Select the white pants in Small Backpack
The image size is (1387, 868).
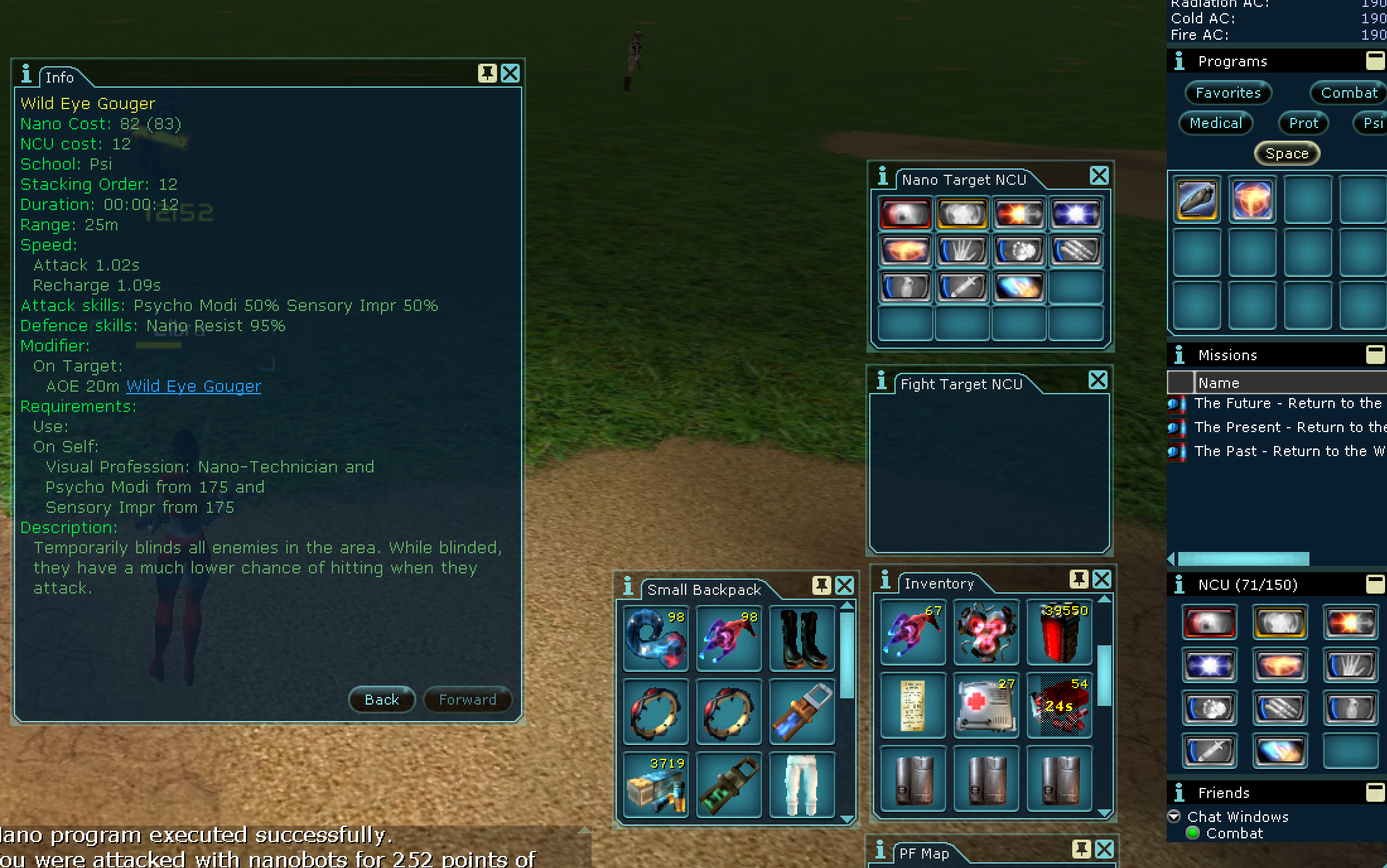tap(802, 785)
